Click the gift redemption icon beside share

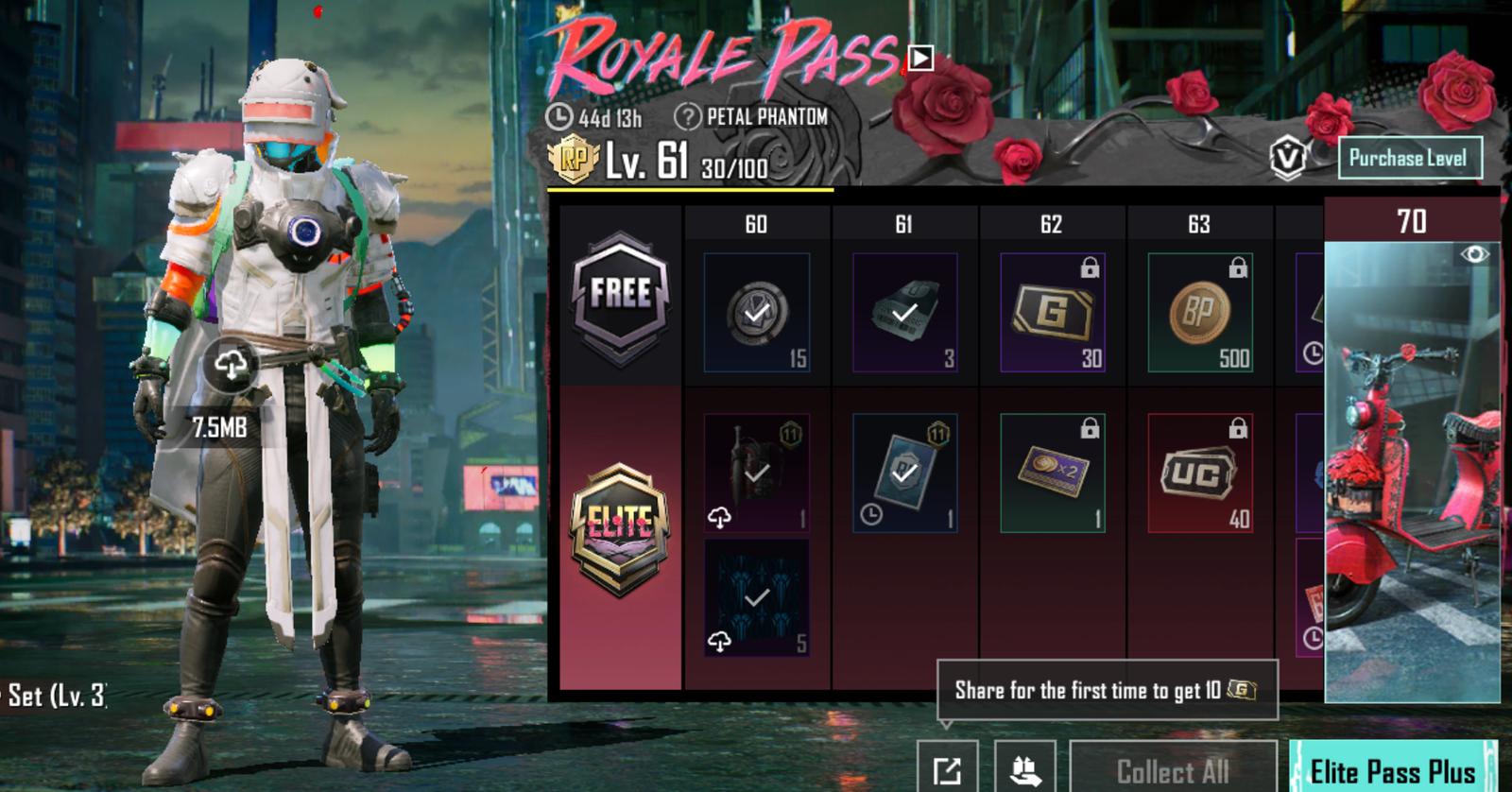click(x=1025, y=767)
